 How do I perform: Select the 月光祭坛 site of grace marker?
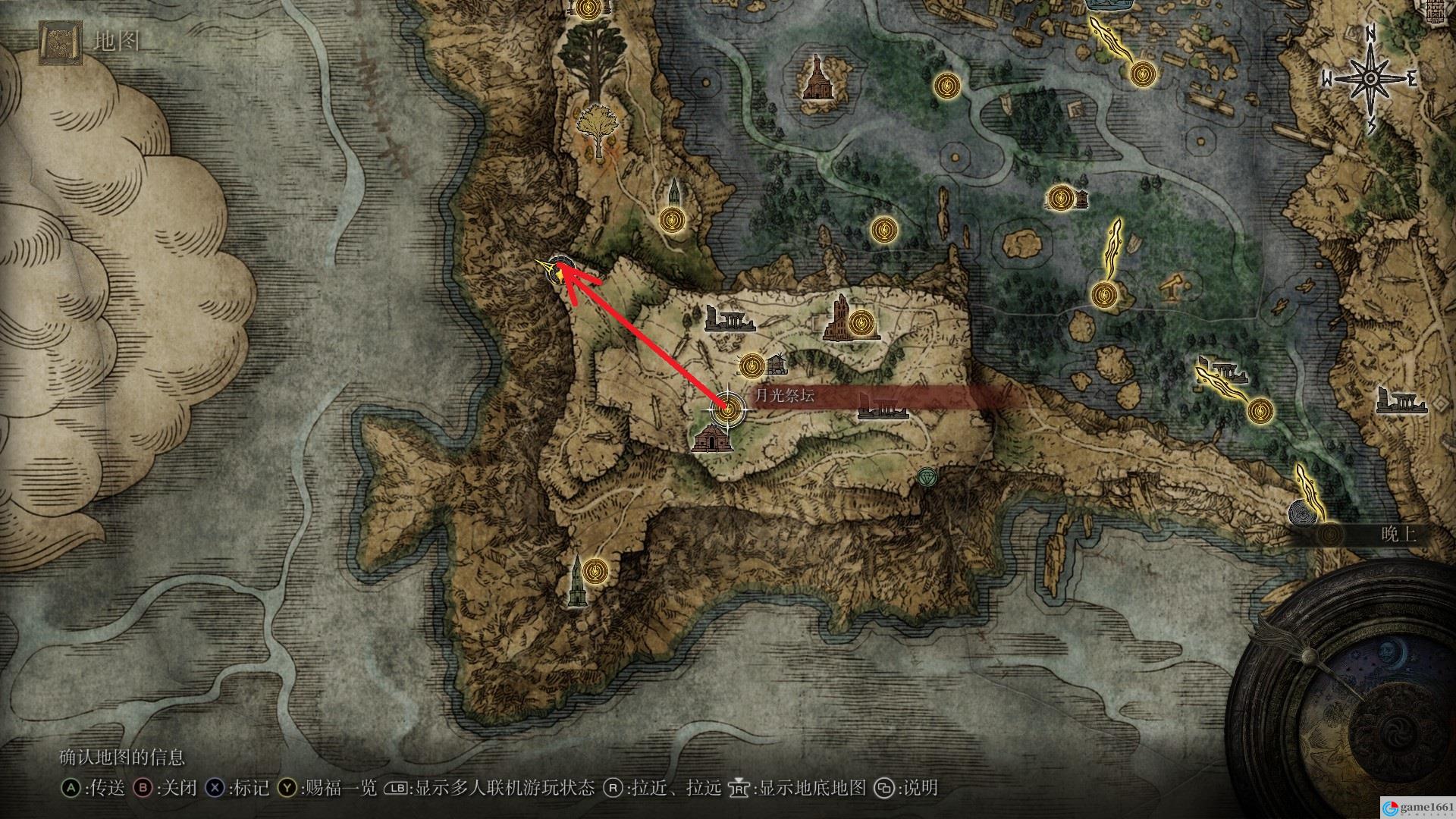[x=726, y=409]
